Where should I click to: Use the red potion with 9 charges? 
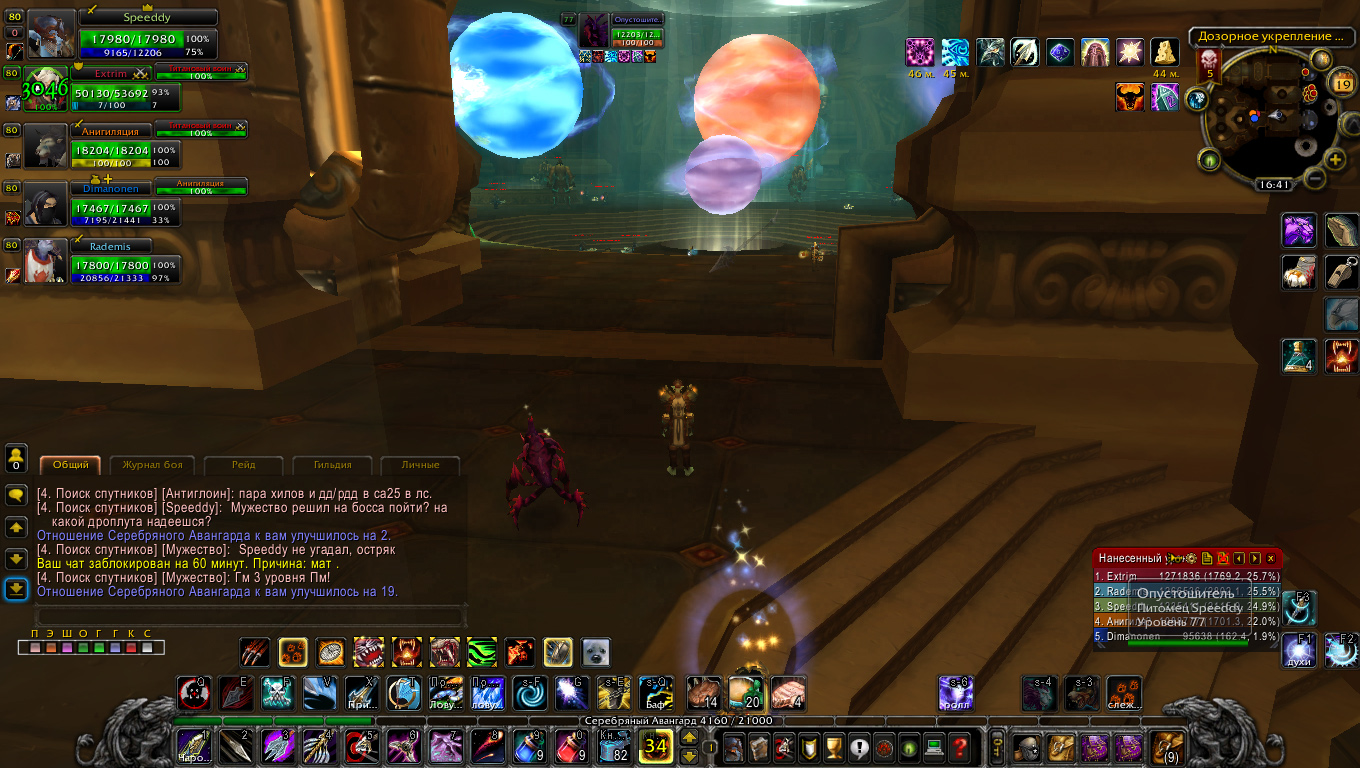570,746
